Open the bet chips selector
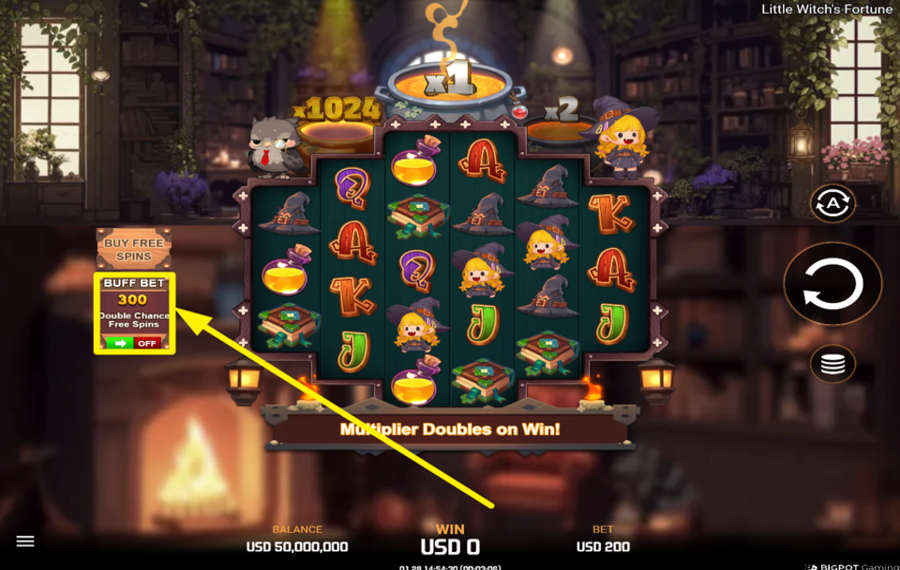The width and height of the screenshot is (900, 570). [x=832, y=364]
